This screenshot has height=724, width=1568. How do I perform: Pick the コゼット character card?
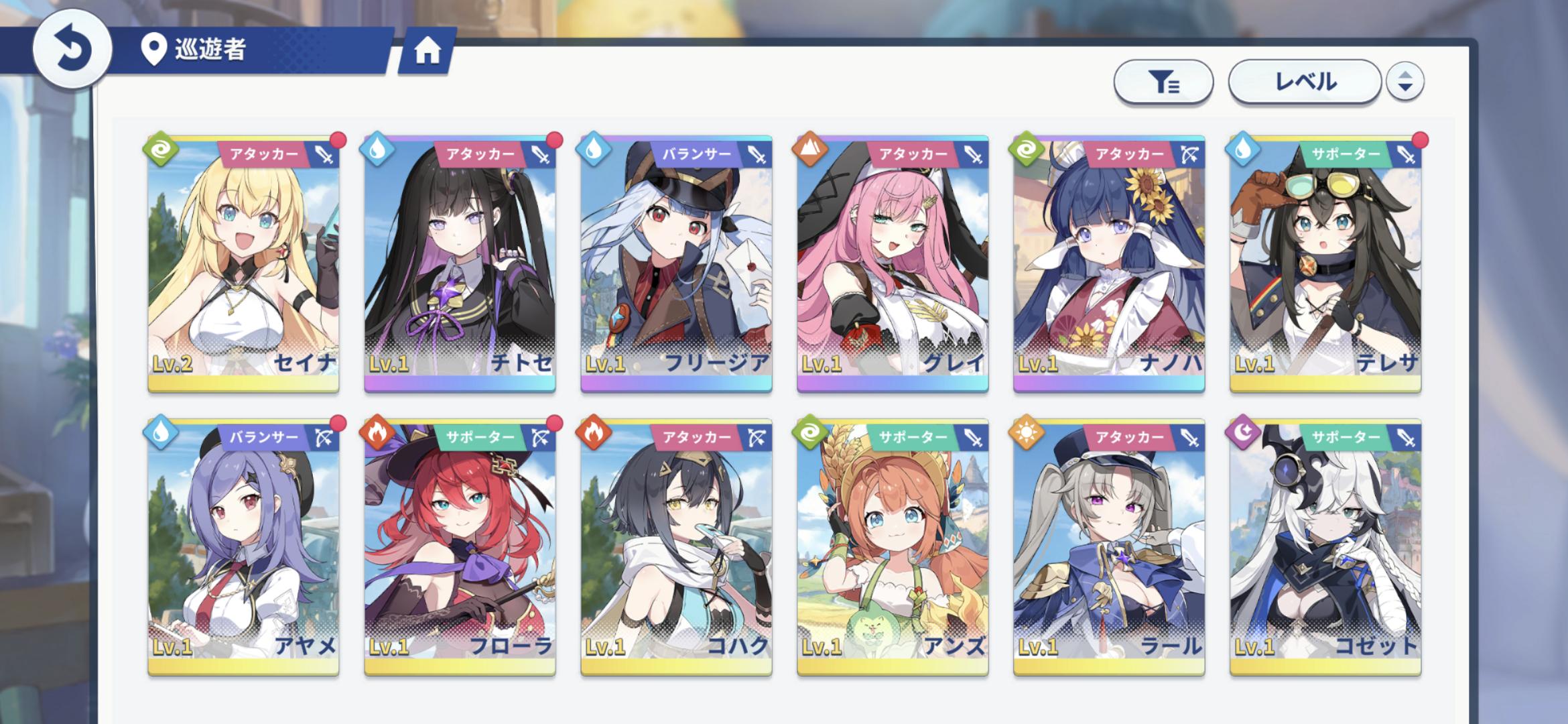click(1325, 547)
